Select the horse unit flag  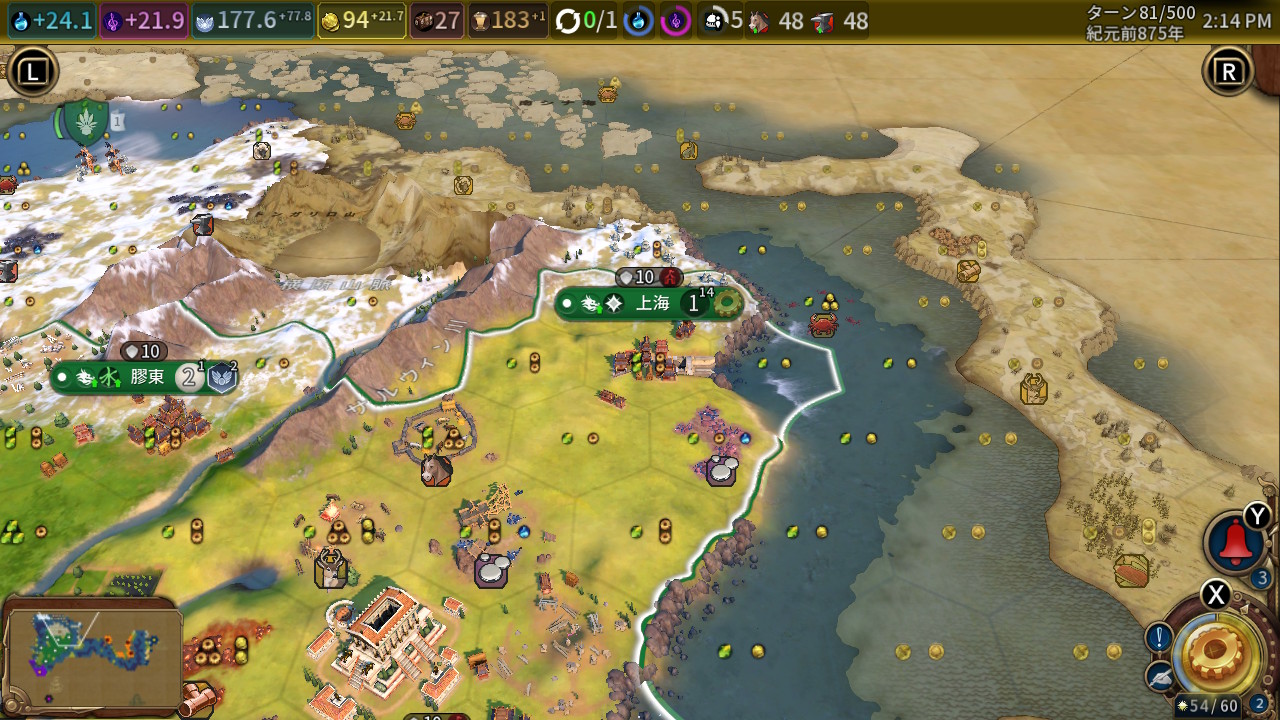pos(436,470)
